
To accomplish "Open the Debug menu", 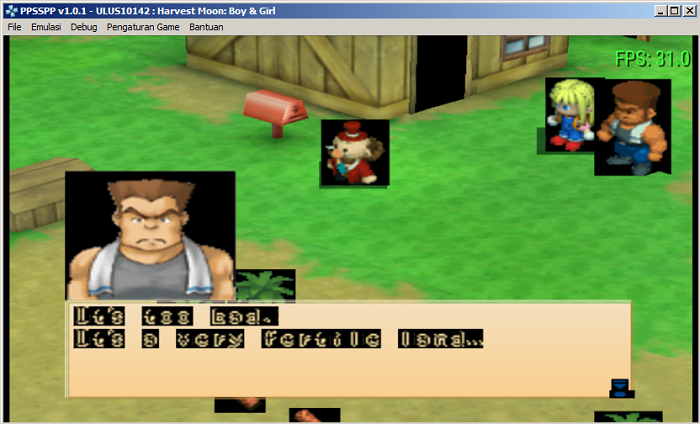I will (x=84, y=27).
